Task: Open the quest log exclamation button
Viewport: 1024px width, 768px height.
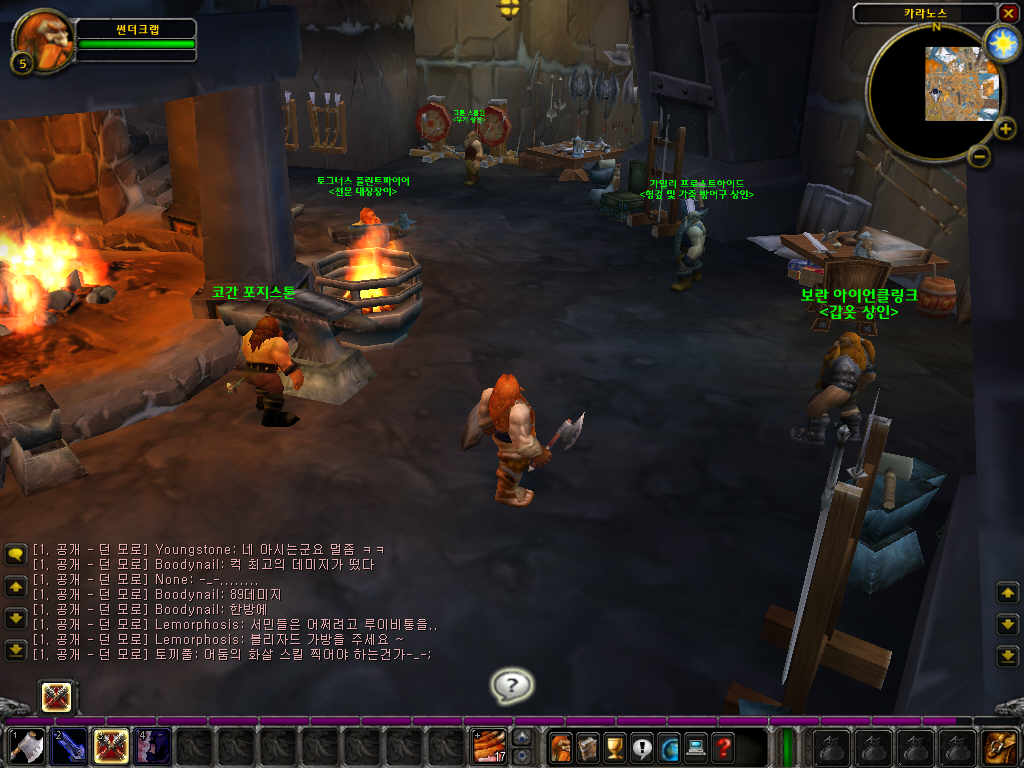Action: (x=641, y=747)
